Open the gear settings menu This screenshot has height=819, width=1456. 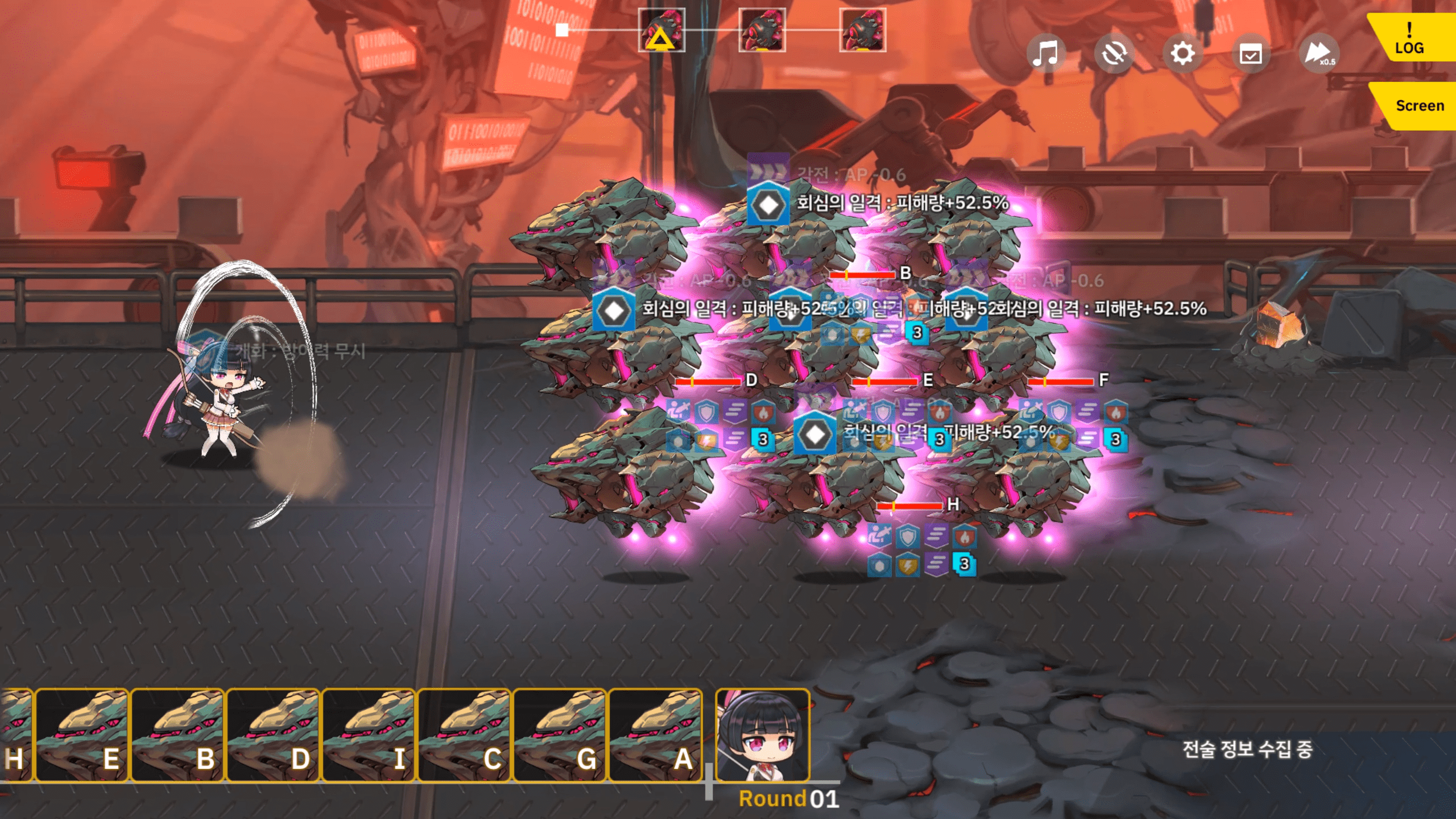1182,54
